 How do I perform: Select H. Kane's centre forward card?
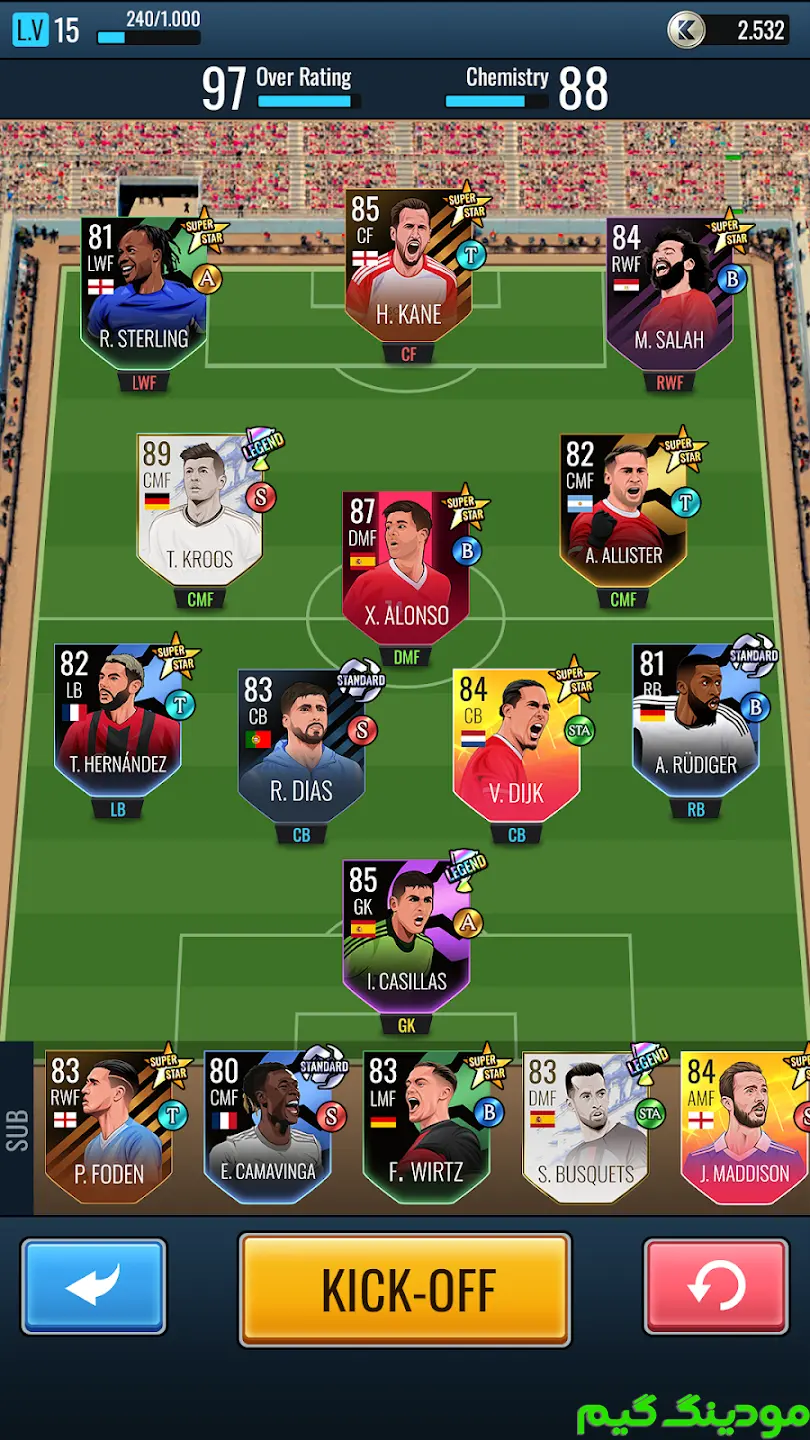409,268
